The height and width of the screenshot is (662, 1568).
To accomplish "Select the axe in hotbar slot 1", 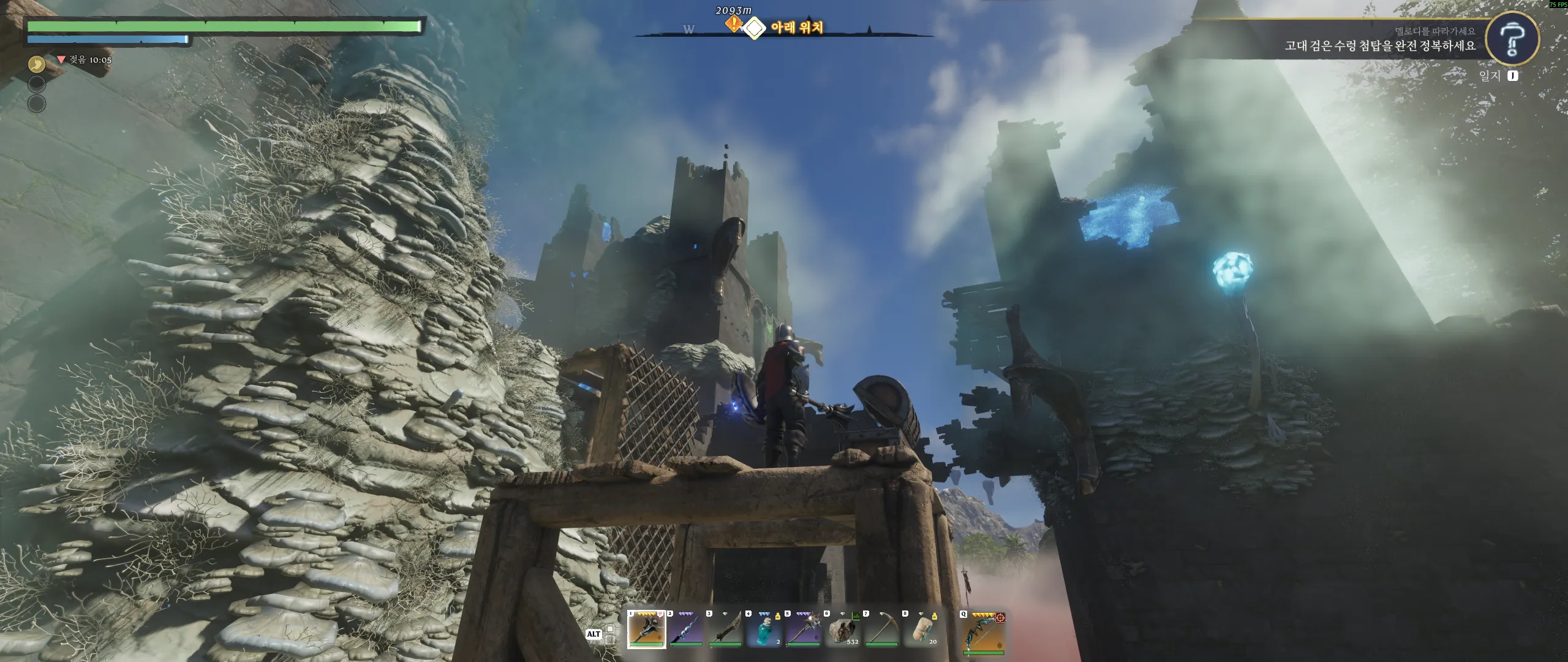I will [646, 630].
